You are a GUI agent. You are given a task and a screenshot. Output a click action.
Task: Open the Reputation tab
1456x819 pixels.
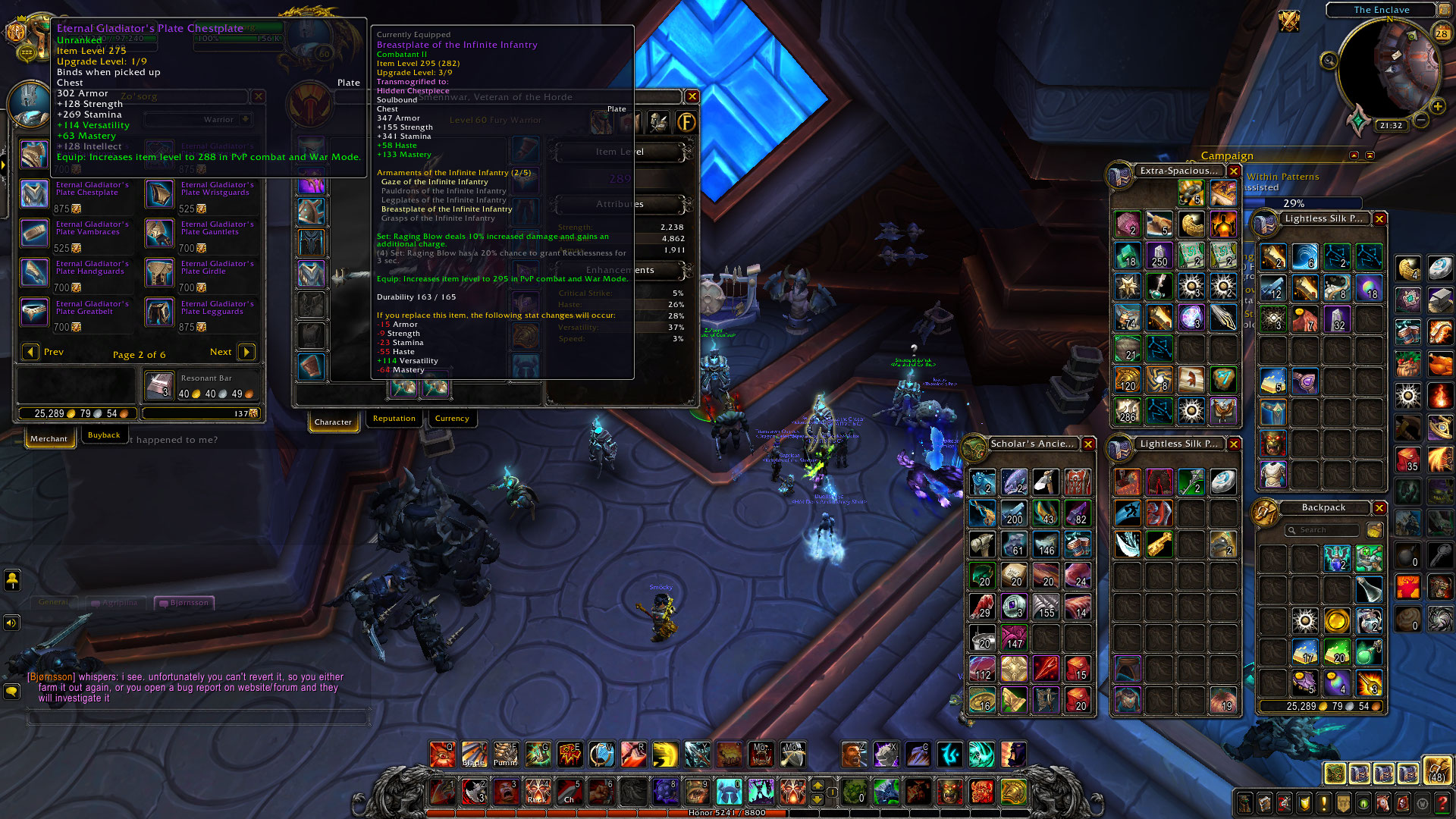394,419
